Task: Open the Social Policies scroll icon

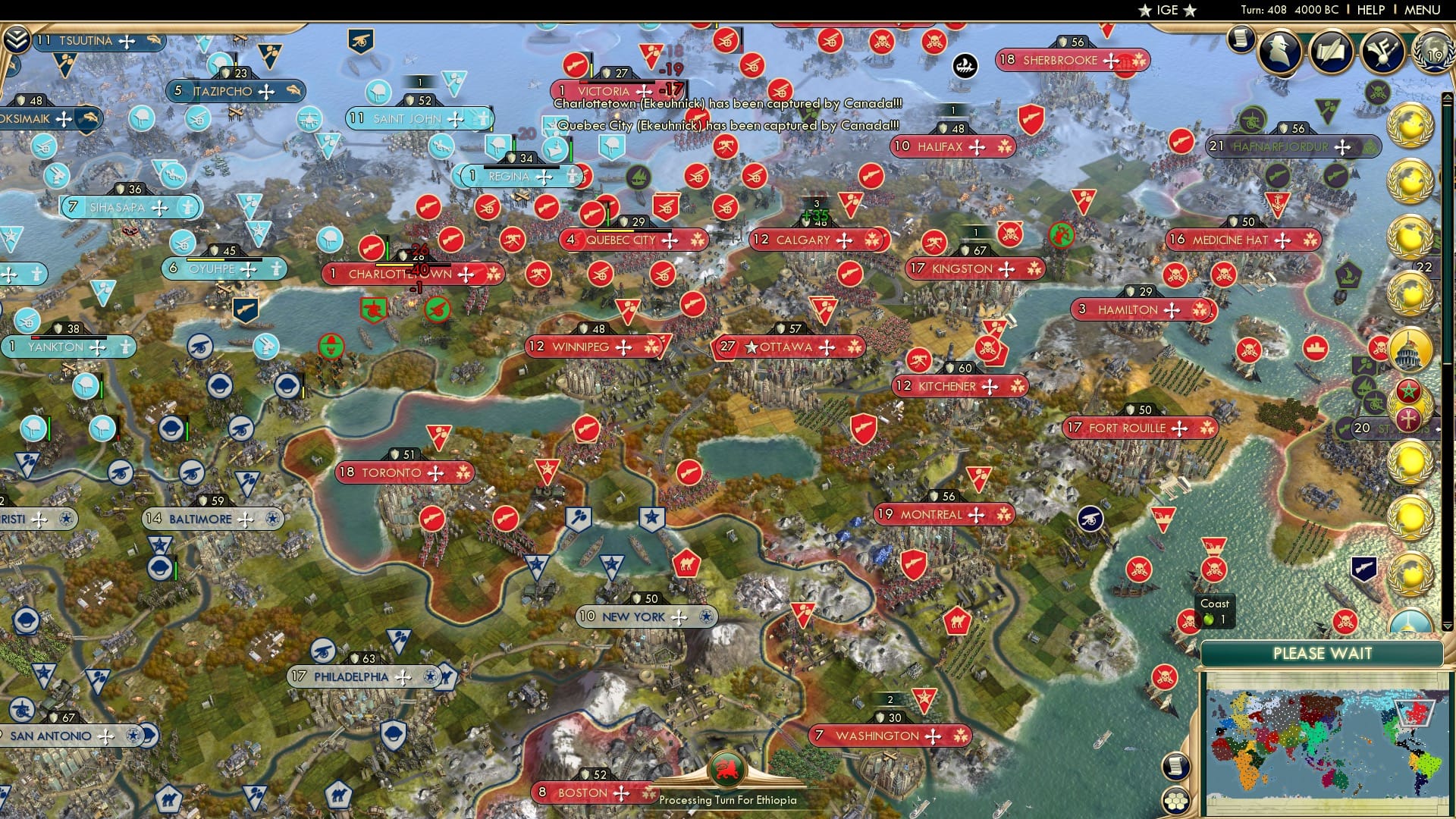Action: click(x=1241, y=37)
